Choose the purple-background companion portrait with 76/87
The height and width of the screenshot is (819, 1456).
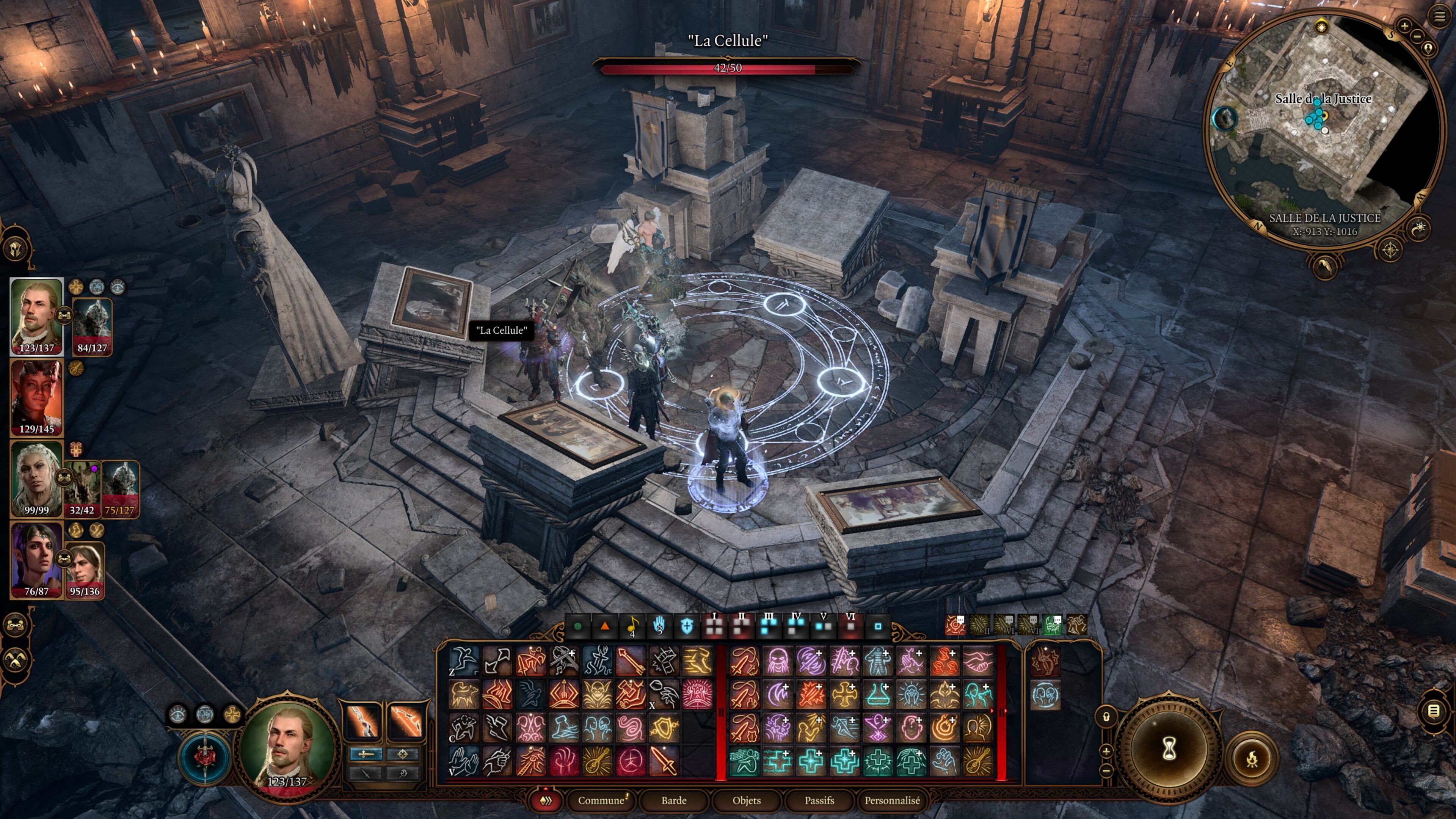[x=37, y=560]
